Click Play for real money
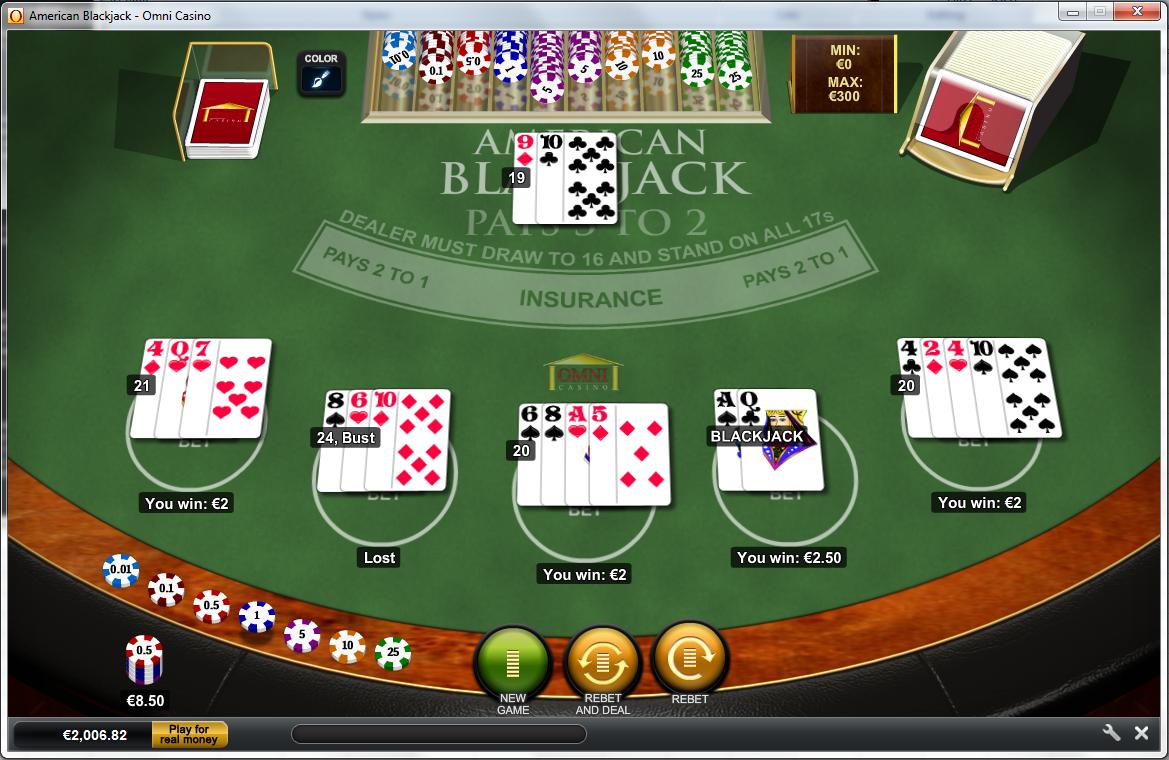1169x760 pixels. [190, 735]
